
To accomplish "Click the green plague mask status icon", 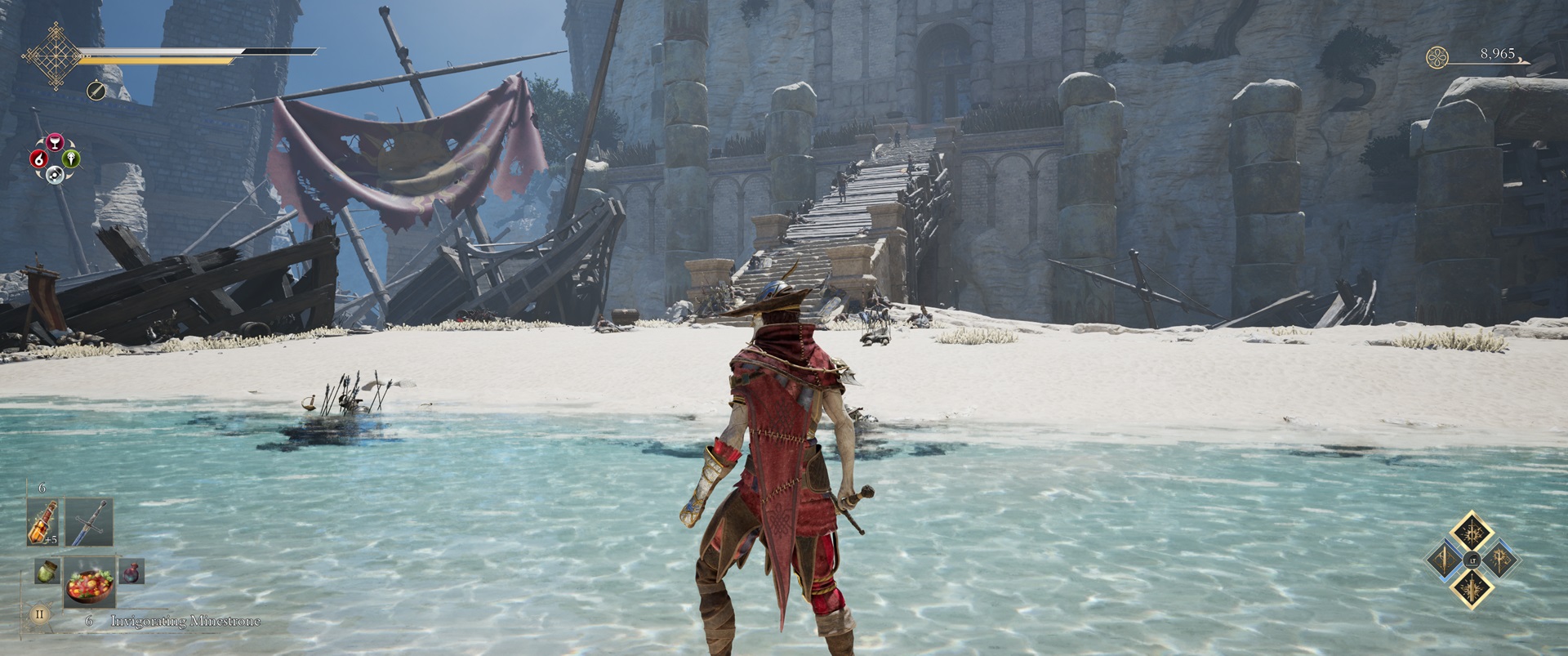I will click(71, 158).
